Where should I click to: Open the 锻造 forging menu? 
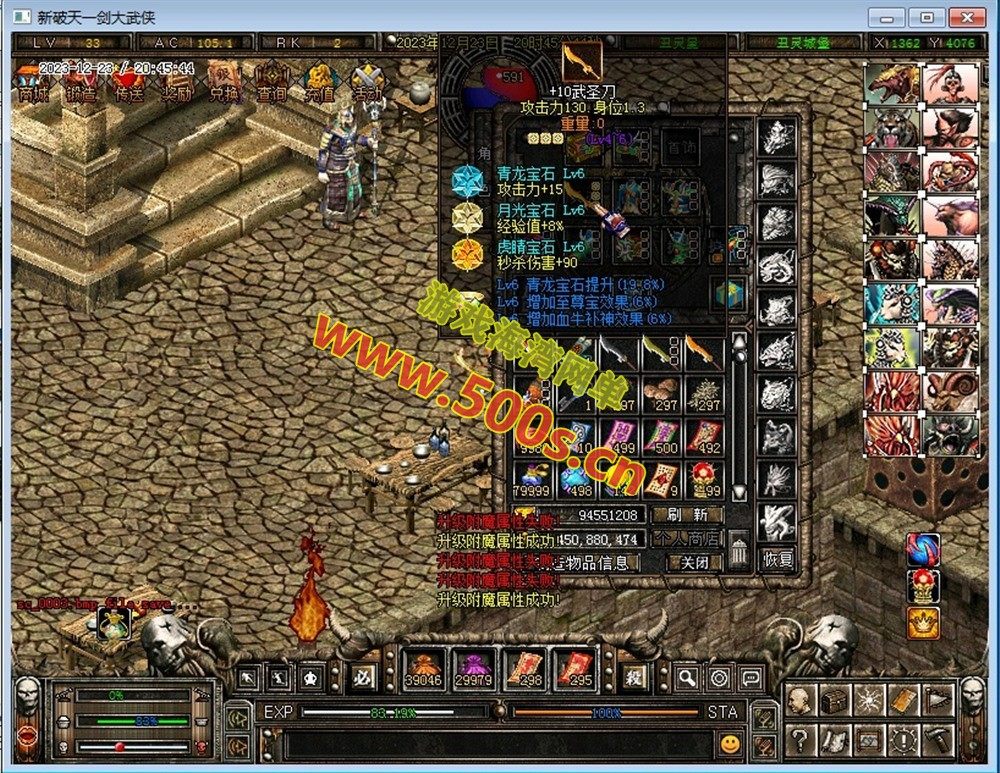82,82
